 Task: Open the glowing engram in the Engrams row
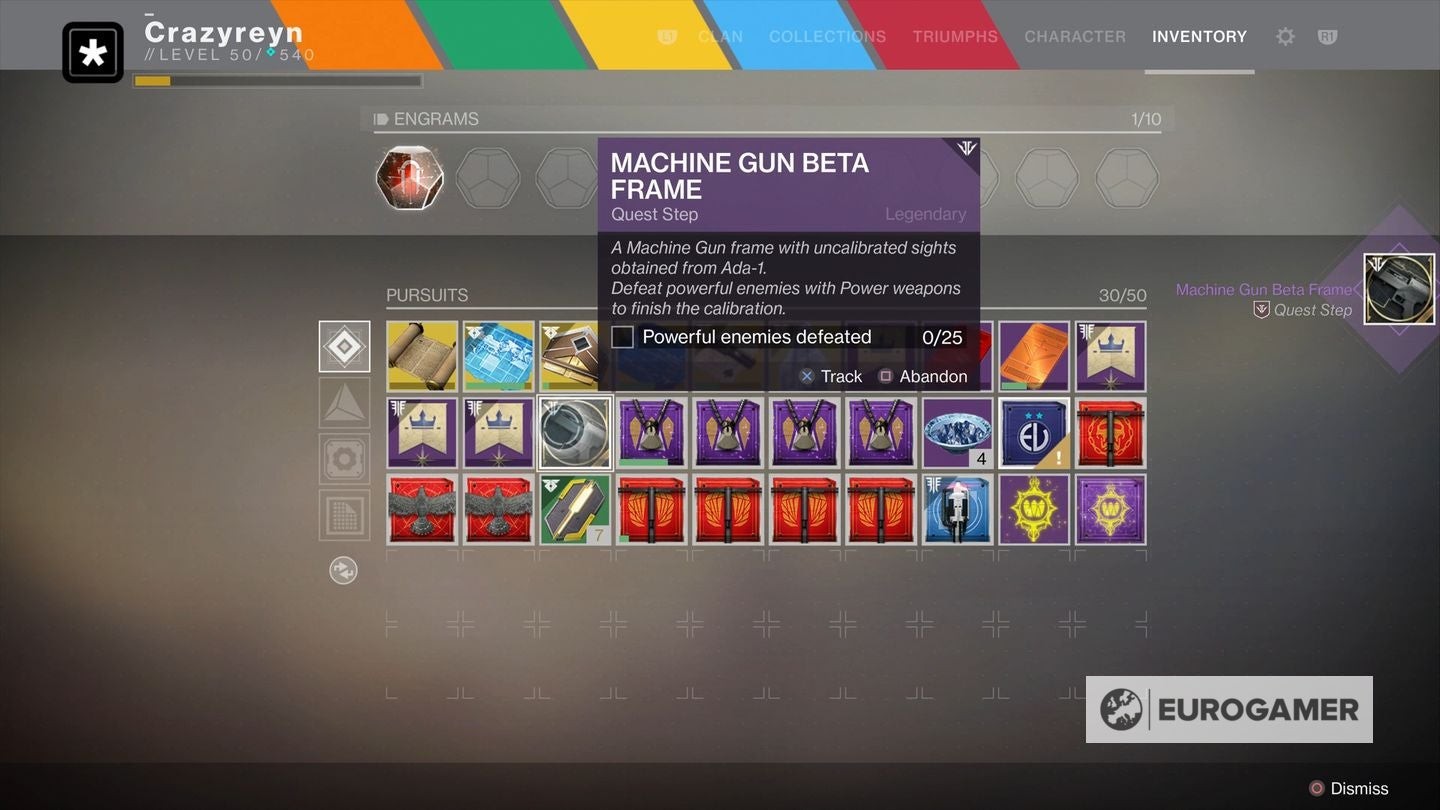click(409, 177)
